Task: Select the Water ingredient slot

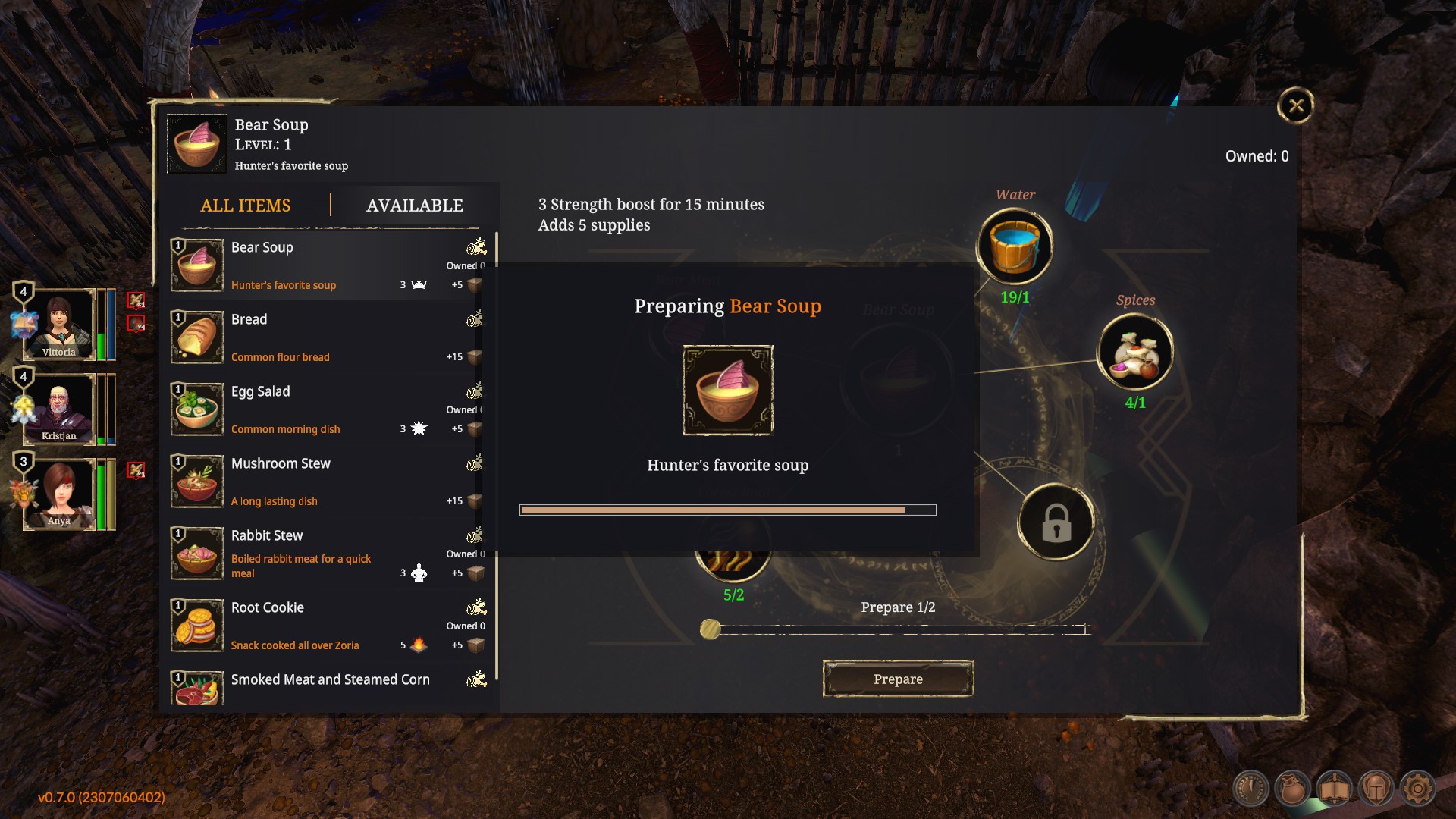Action: [1014, 246]
